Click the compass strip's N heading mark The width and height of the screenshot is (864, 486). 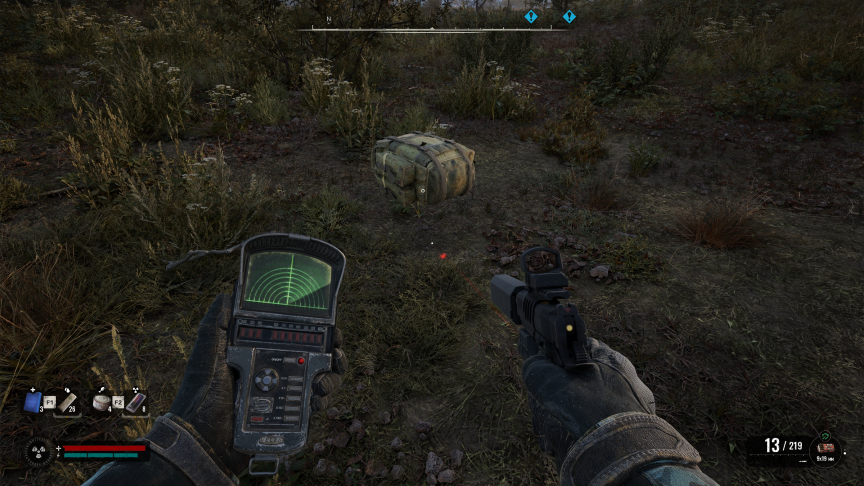328,19
